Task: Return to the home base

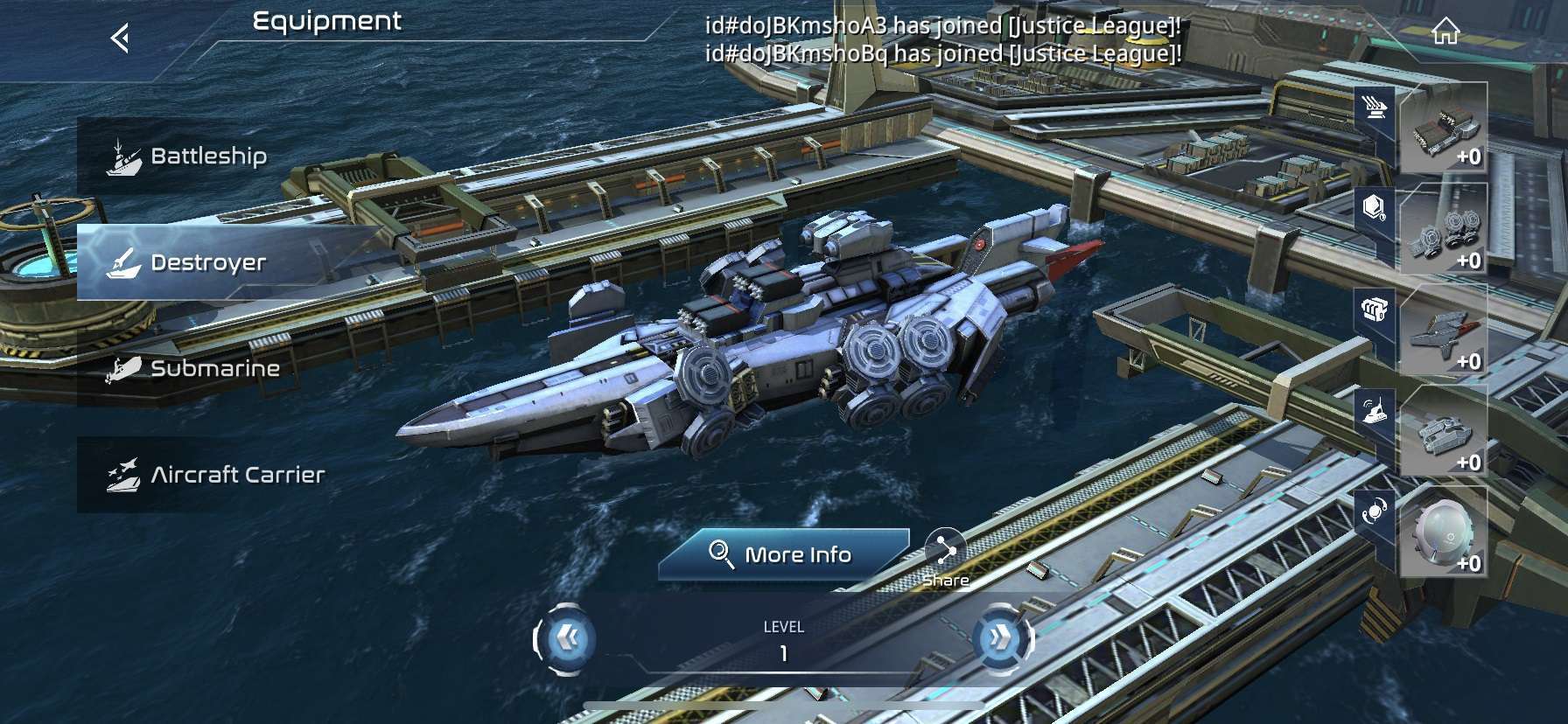Action: point(1445,33)
